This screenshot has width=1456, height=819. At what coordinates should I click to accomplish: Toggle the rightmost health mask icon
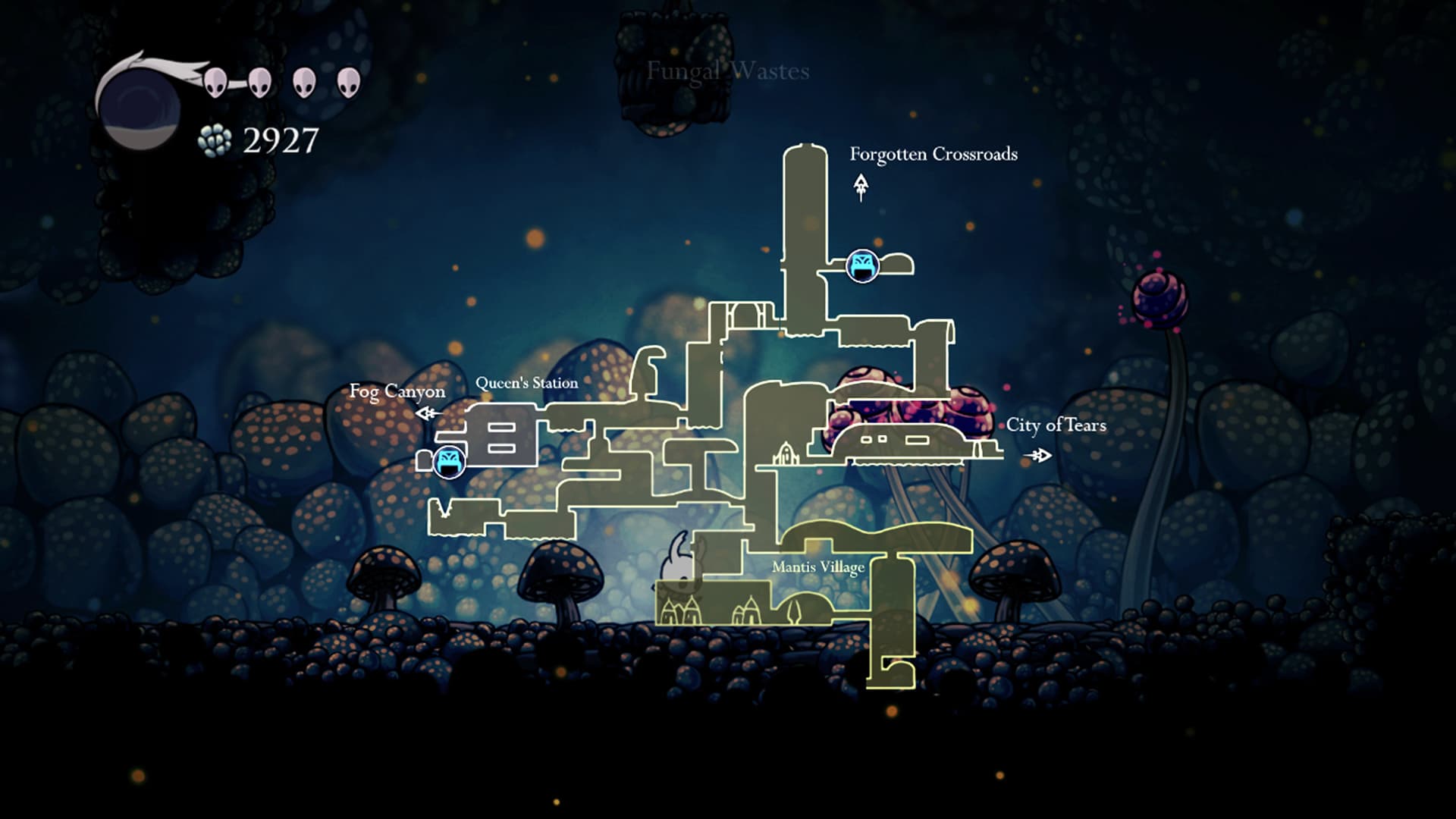point(348,83)
